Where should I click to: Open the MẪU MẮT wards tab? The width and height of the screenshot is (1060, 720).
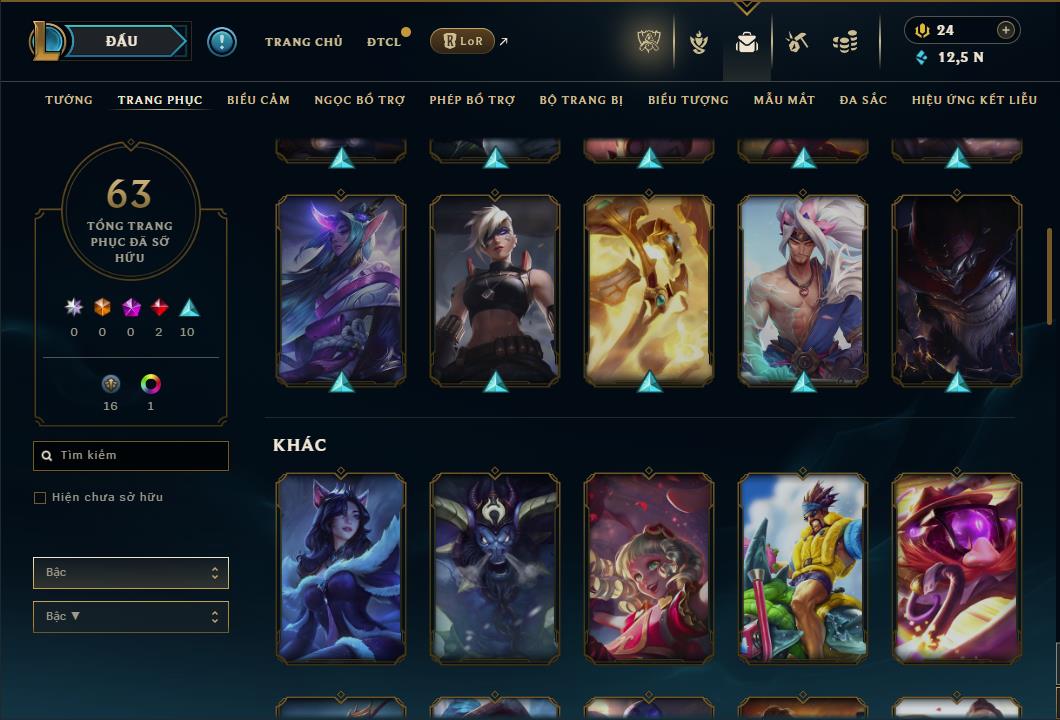(784, 100)
